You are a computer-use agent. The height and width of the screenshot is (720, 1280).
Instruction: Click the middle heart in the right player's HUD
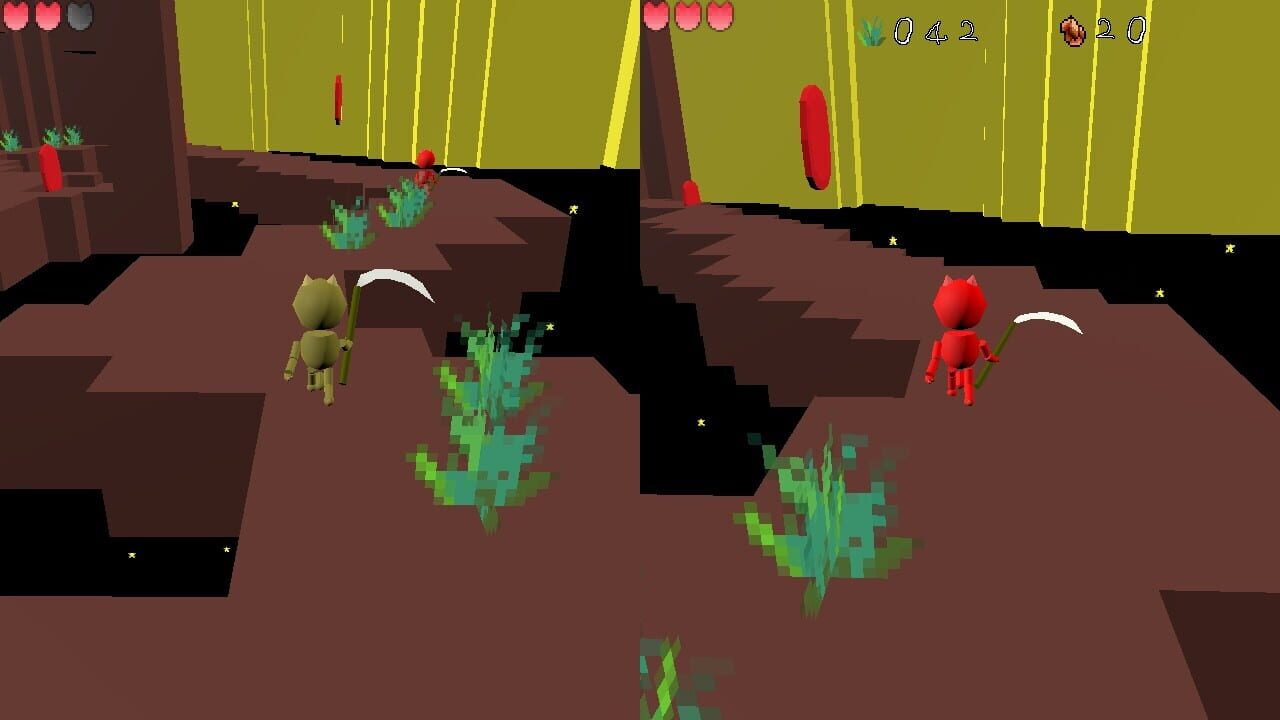click(689, 18)
